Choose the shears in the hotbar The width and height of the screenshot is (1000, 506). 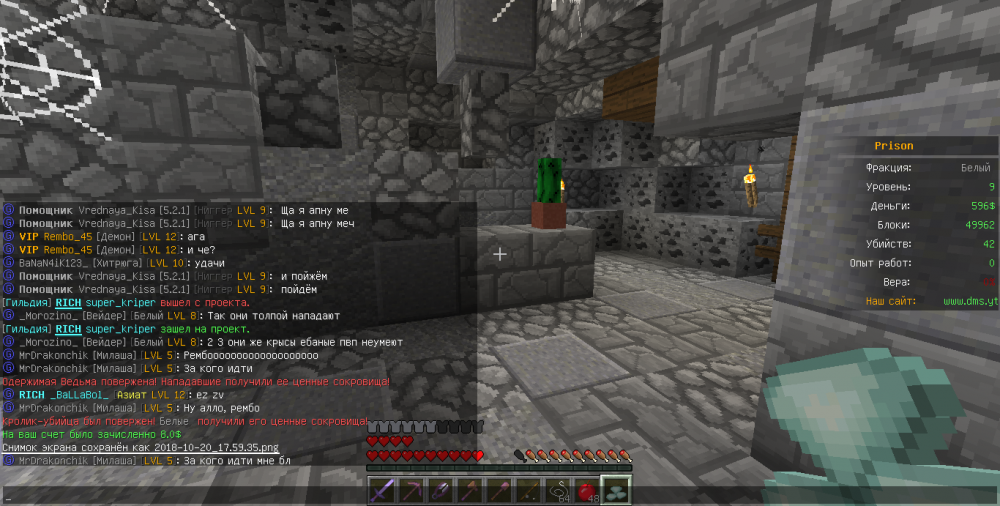coord(439,490)
